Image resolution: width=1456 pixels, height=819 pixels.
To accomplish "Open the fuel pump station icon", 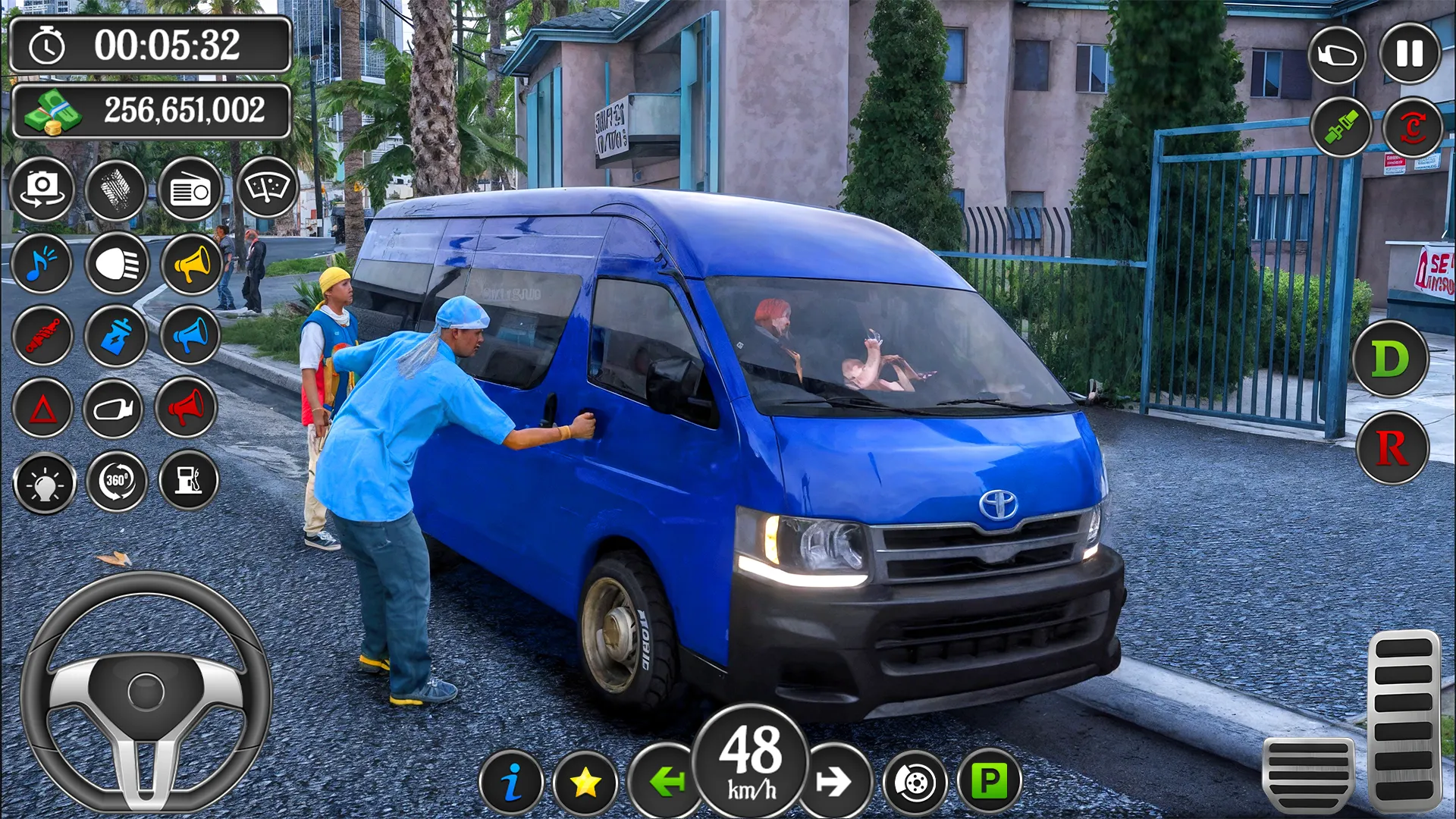I will click(188, 480).
